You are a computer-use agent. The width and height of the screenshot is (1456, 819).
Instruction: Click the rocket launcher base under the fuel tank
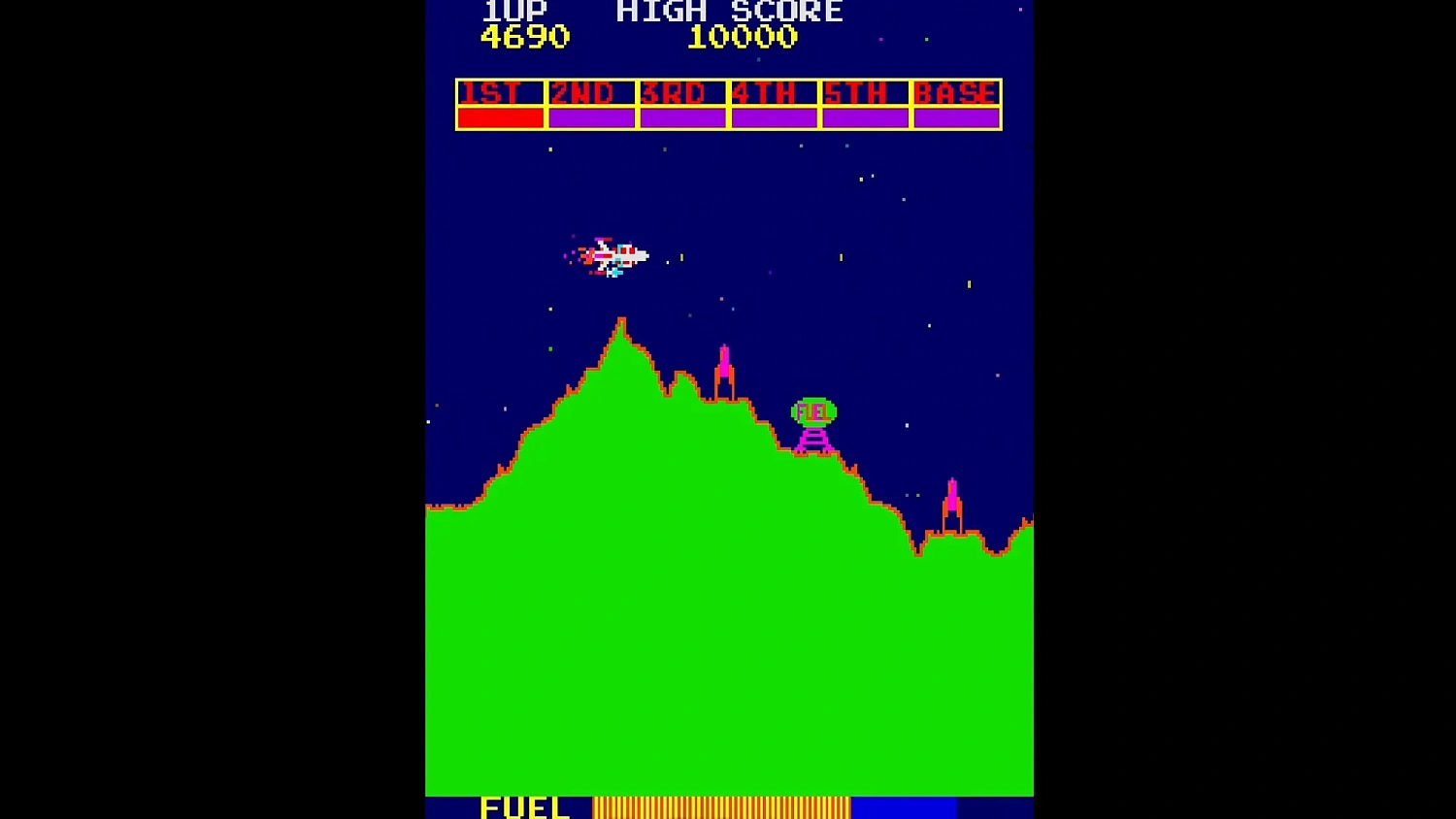[x=812, y=442]
